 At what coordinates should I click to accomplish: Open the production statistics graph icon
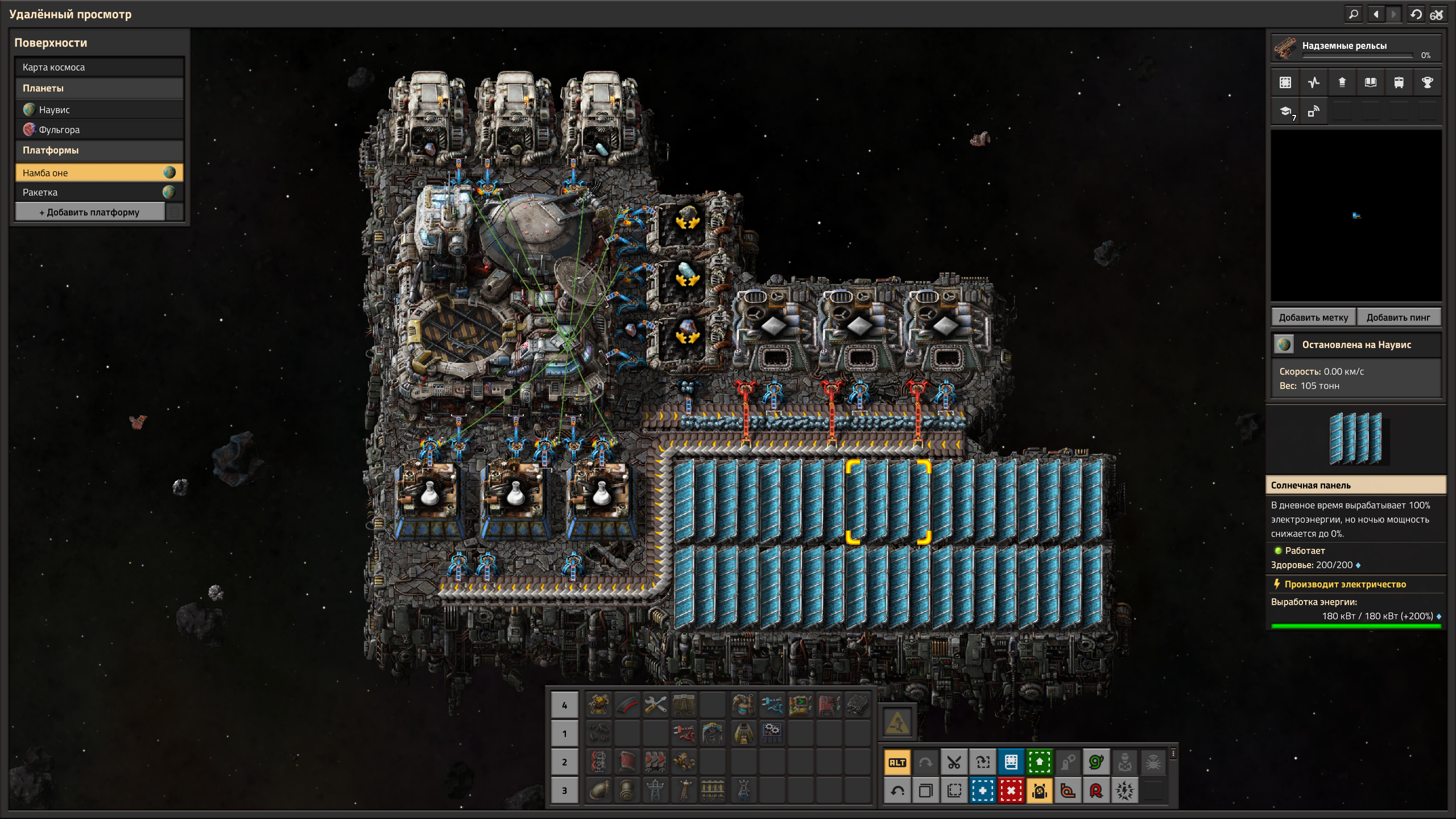click(1314, 82)
